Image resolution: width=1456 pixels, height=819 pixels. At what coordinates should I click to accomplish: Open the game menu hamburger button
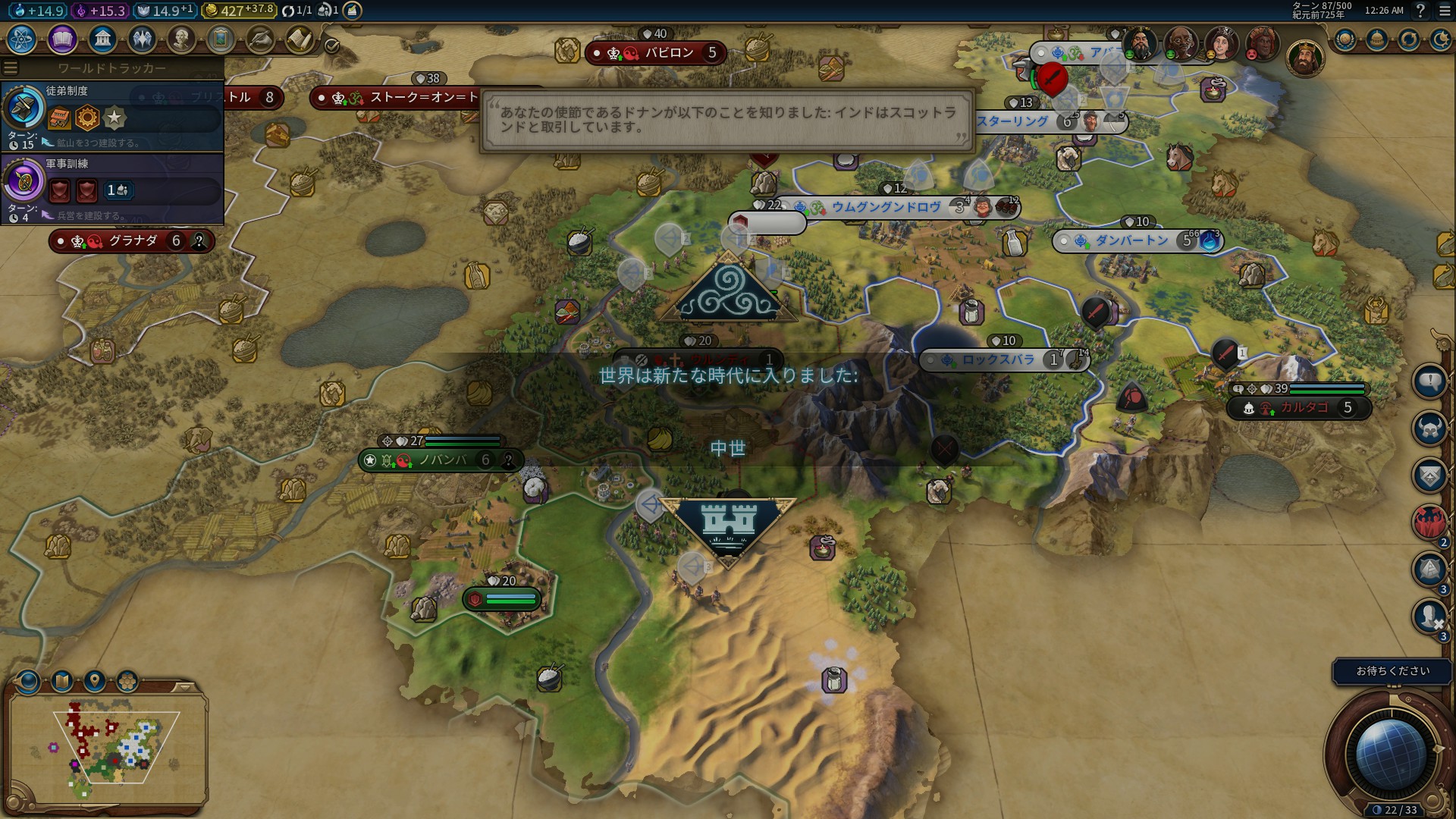coord(1445,11)
